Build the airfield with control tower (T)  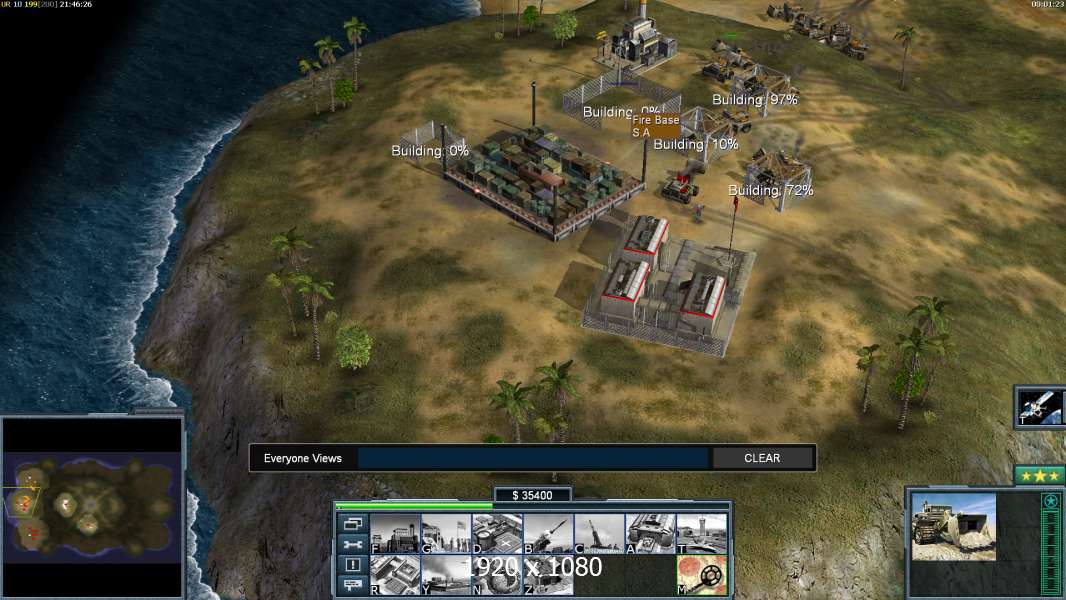point(701,533)
